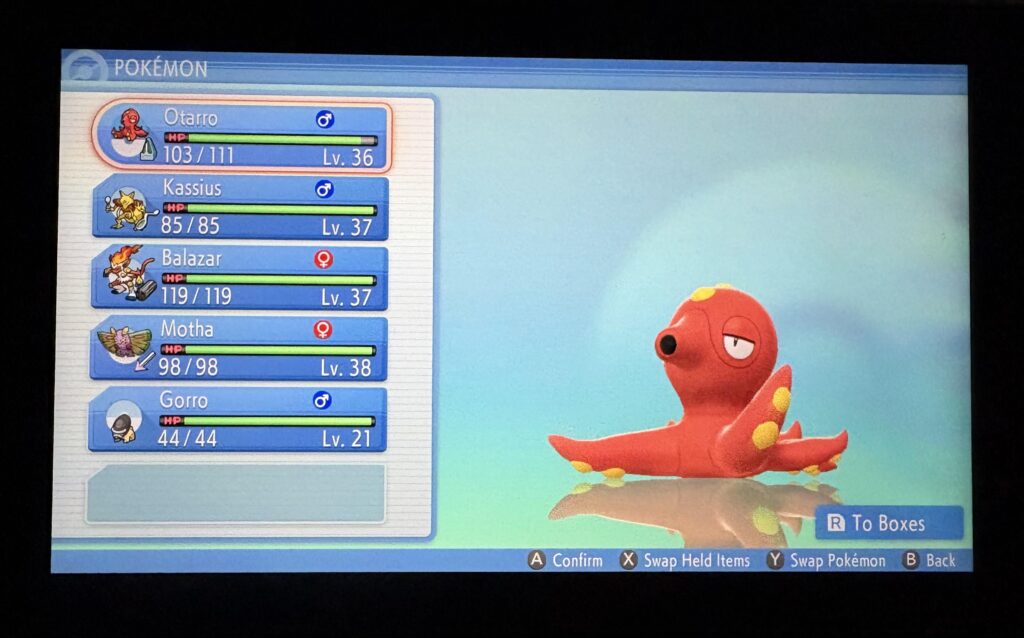Open the To Boxes button
The image size is (1024, 638).
[x=889, y=523]
